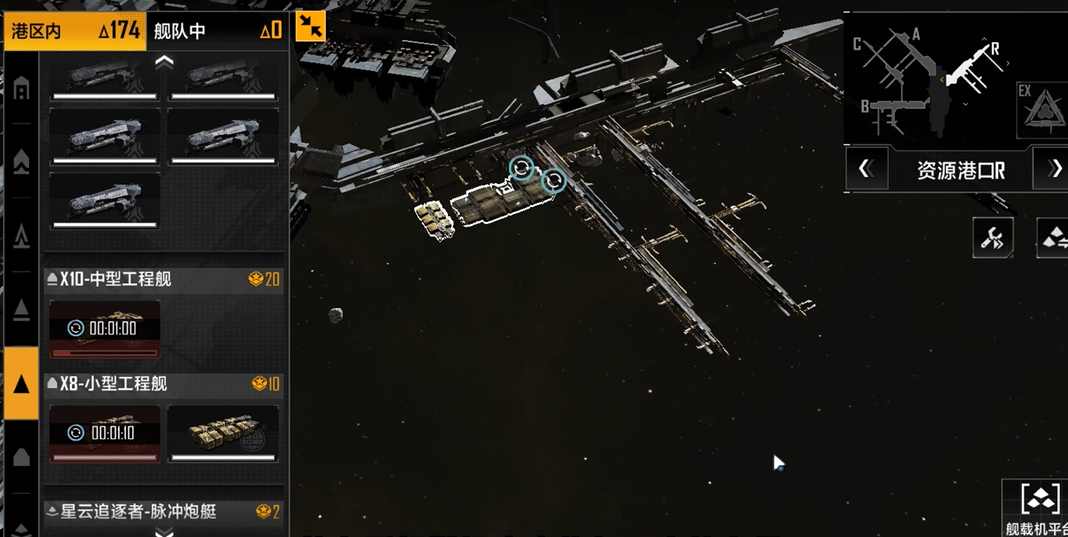Screen dimensions: 1068x537
Task: Open the wrench repair tool button
Action: [993, 237]
